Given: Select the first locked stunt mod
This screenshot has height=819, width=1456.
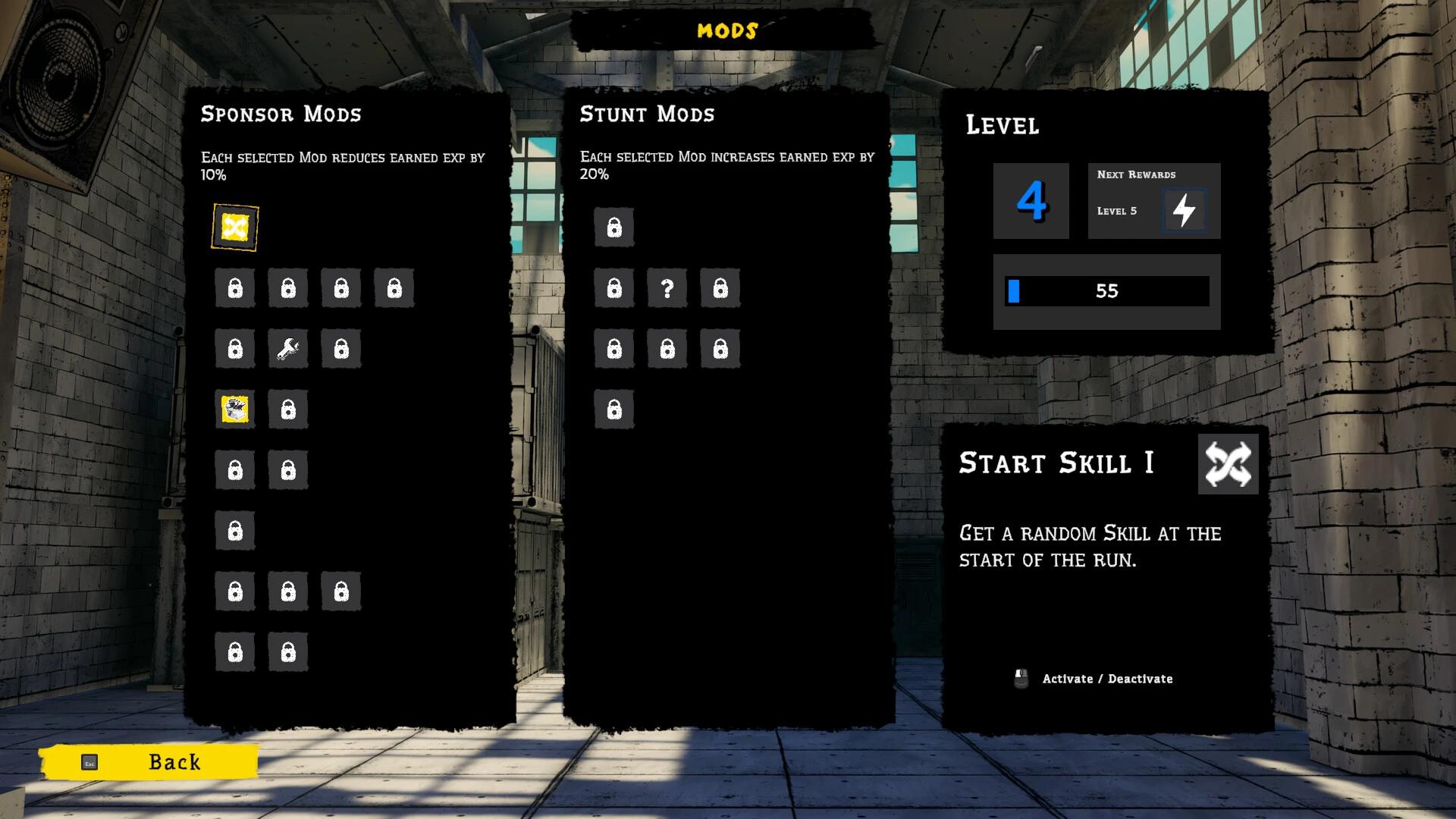Looking at the screenshot, I should [614, 227].
